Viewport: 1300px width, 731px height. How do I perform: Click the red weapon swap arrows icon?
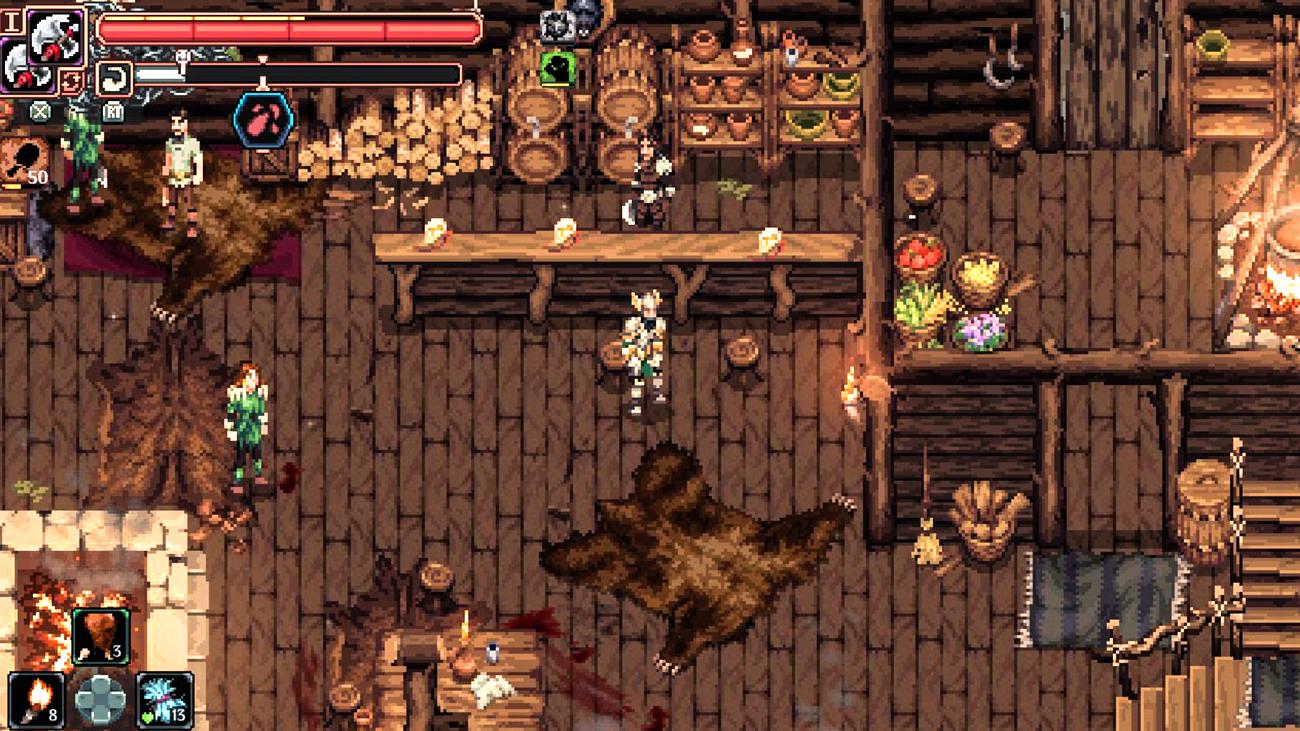coord(71,80)
